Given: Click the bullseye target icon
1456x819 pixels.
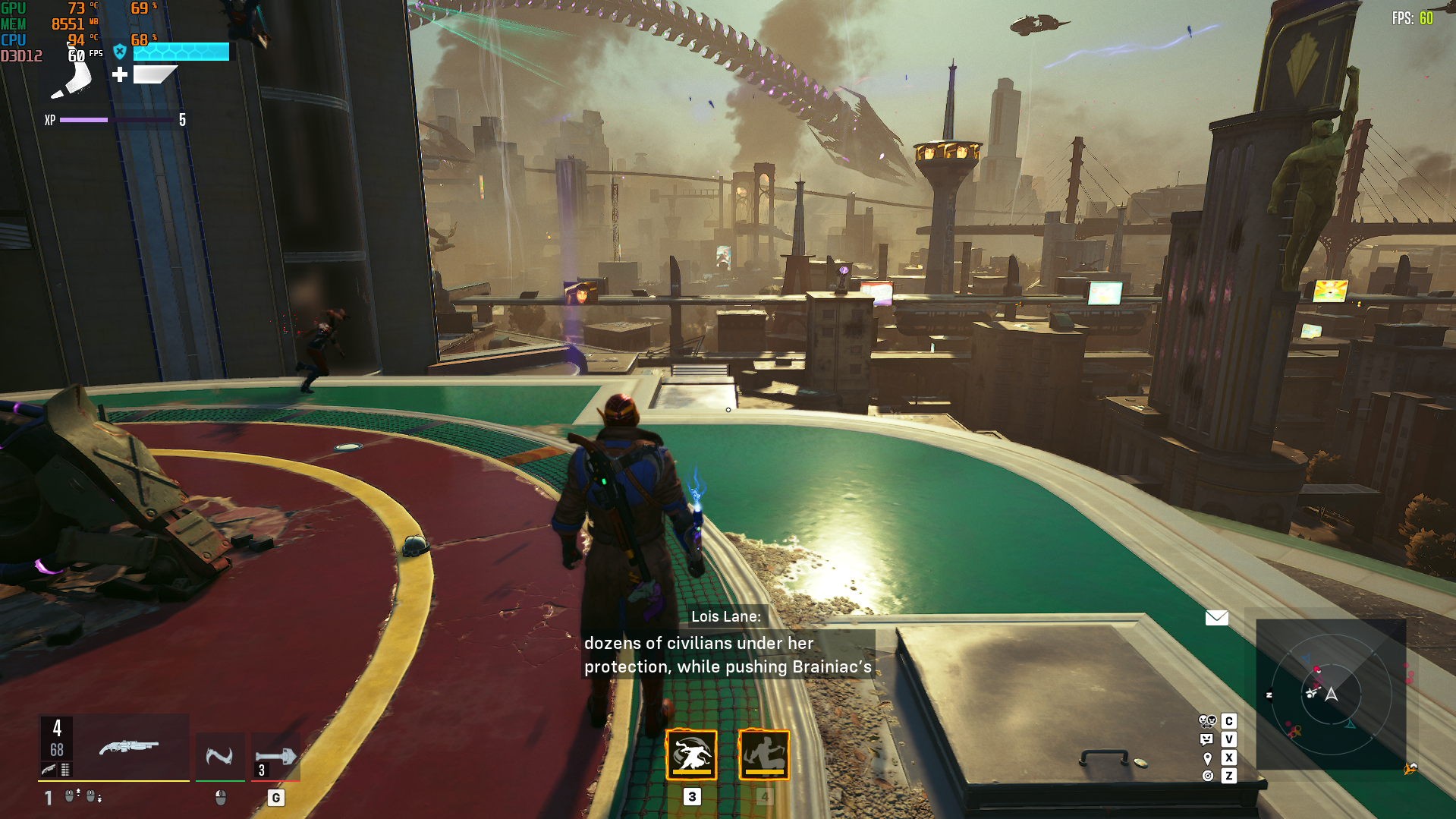Looking at the screenshot, I should point(1207,776).
